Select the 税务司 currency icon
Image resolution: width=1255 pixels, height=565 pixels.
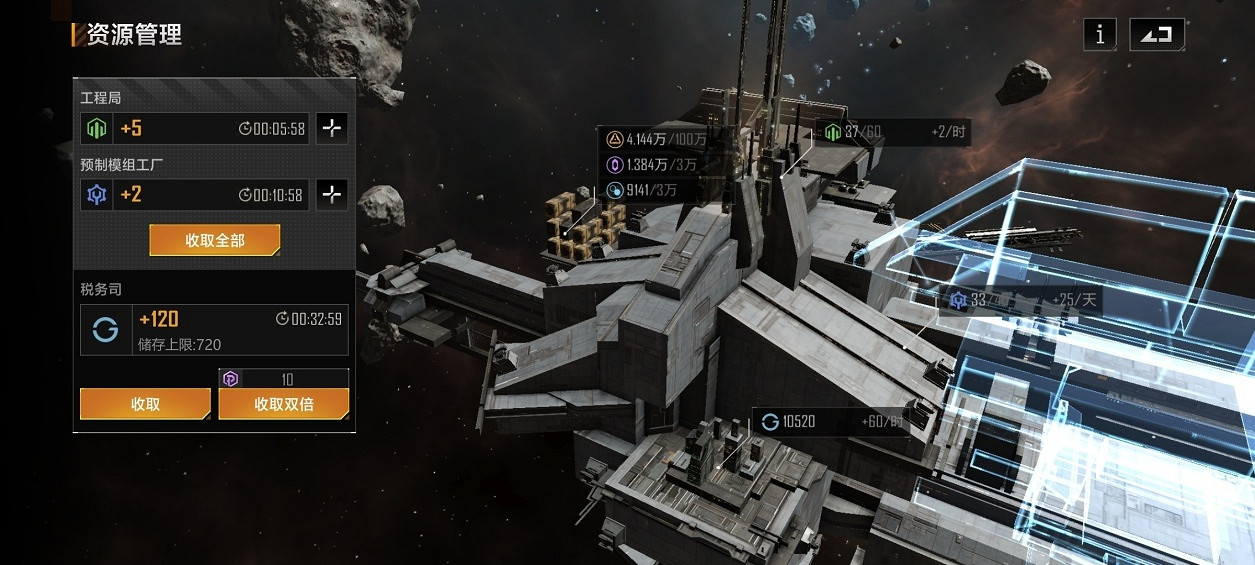105,330
